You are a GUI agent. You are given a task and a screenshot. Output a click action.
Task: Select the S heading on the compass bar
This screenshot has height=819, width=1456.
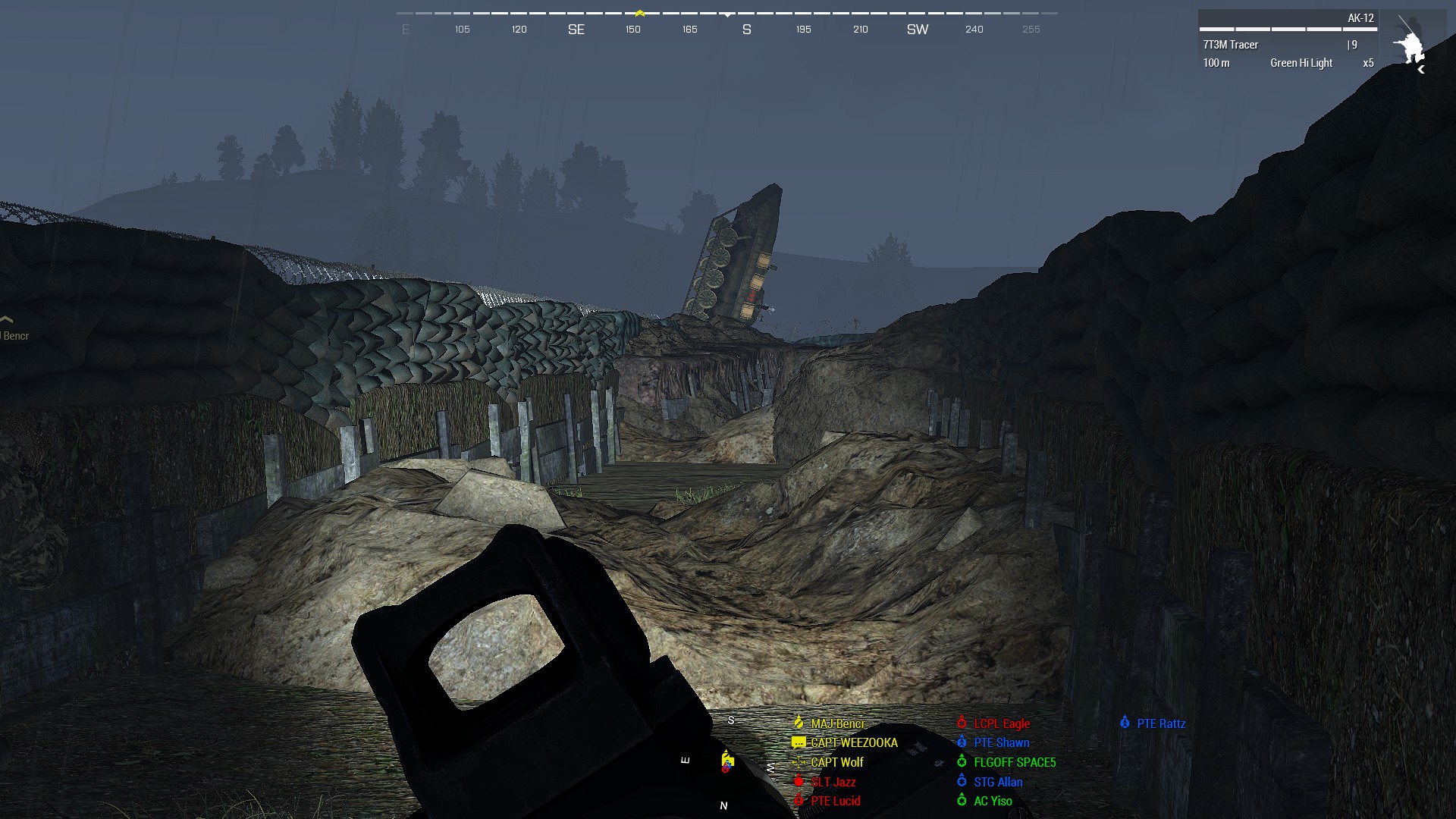tap(745, 29)
